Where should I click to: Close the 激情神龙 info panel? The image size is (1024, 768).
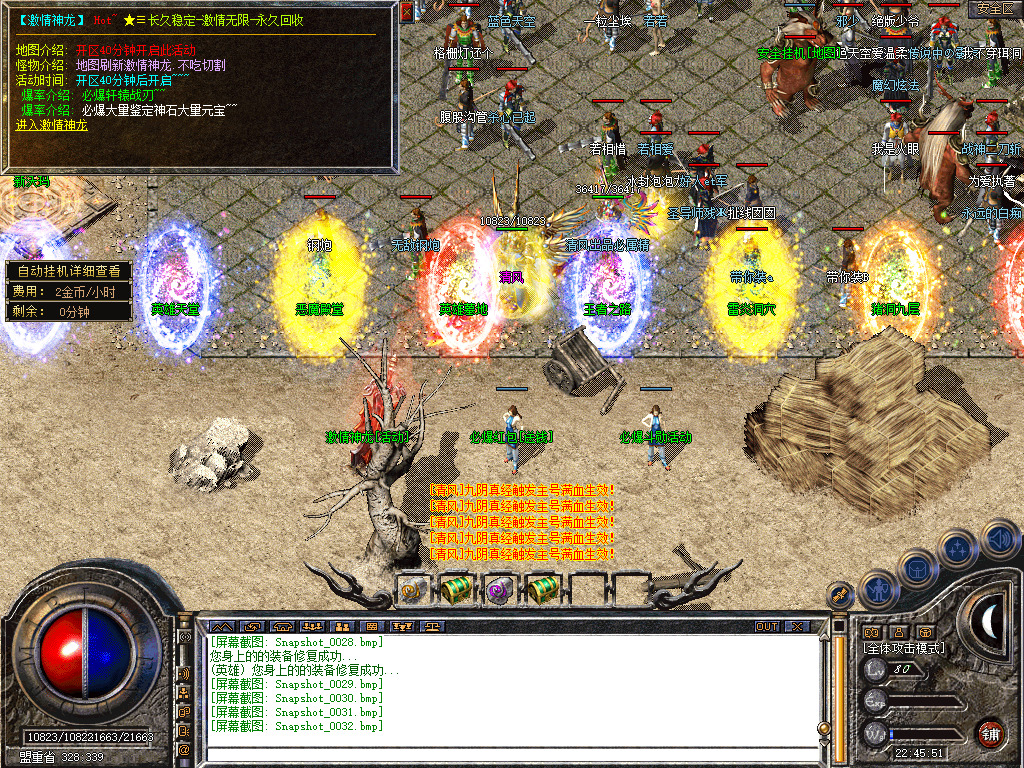407,12
